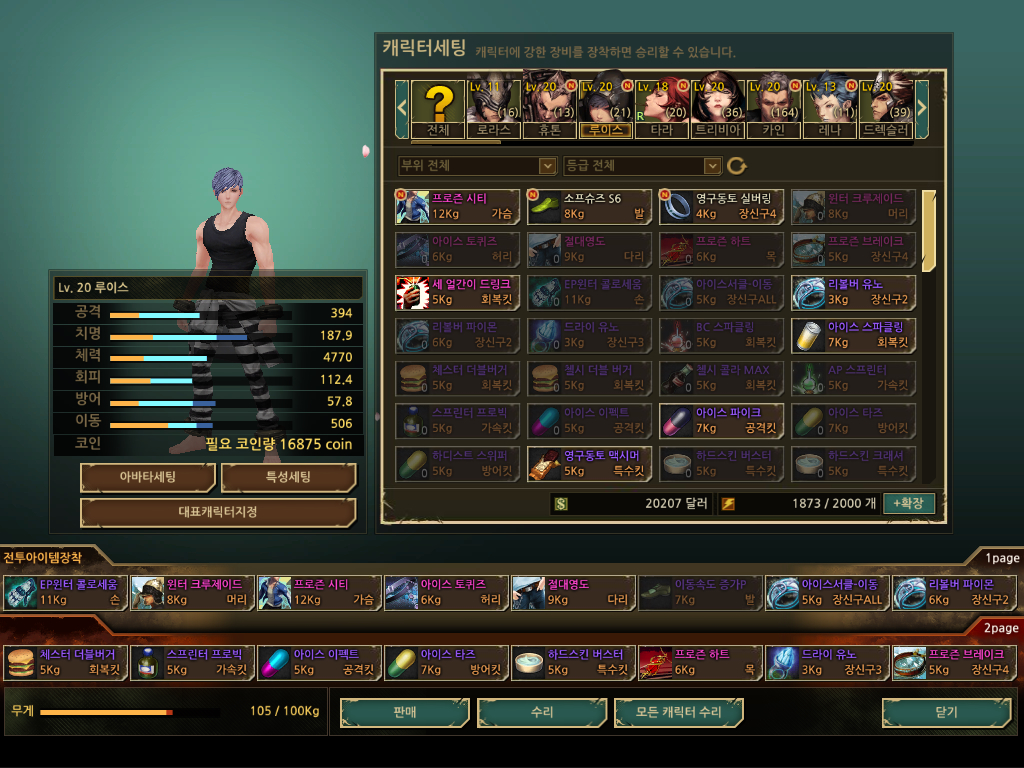Show next characters with right arrow
The width and height of the screenshot is (1024, 768).
tap(922, 104)
